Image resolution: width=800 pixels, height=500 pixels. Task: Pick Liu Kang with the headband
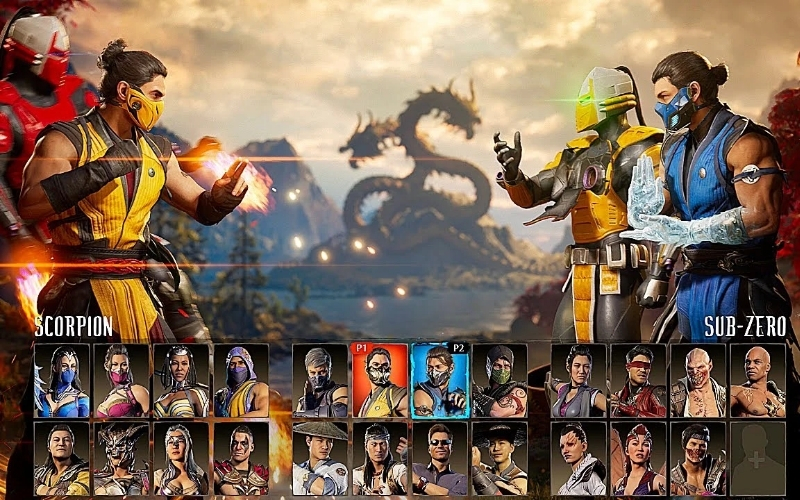coord(379,458)
